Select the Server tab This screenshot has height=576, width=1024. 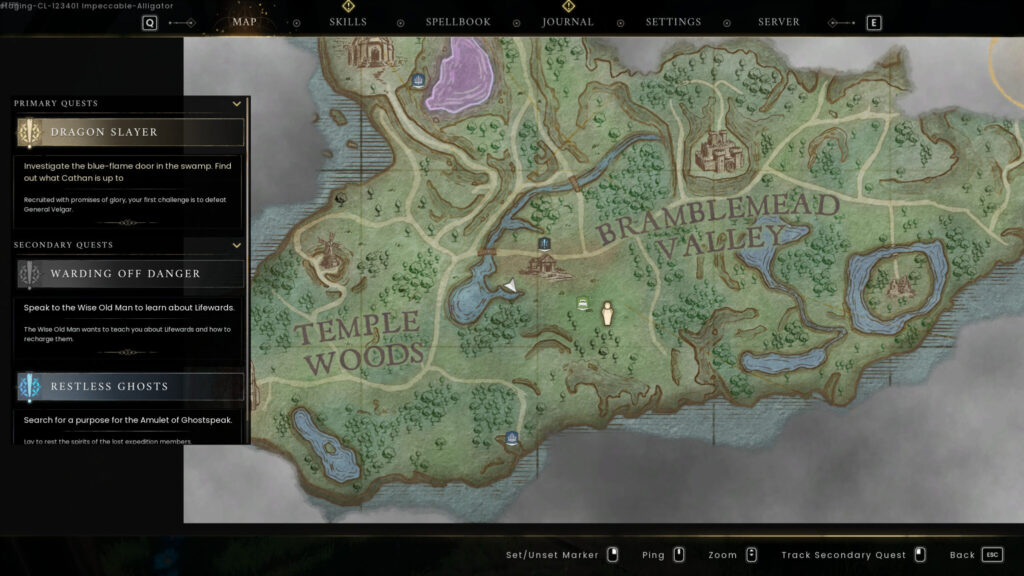779,22
